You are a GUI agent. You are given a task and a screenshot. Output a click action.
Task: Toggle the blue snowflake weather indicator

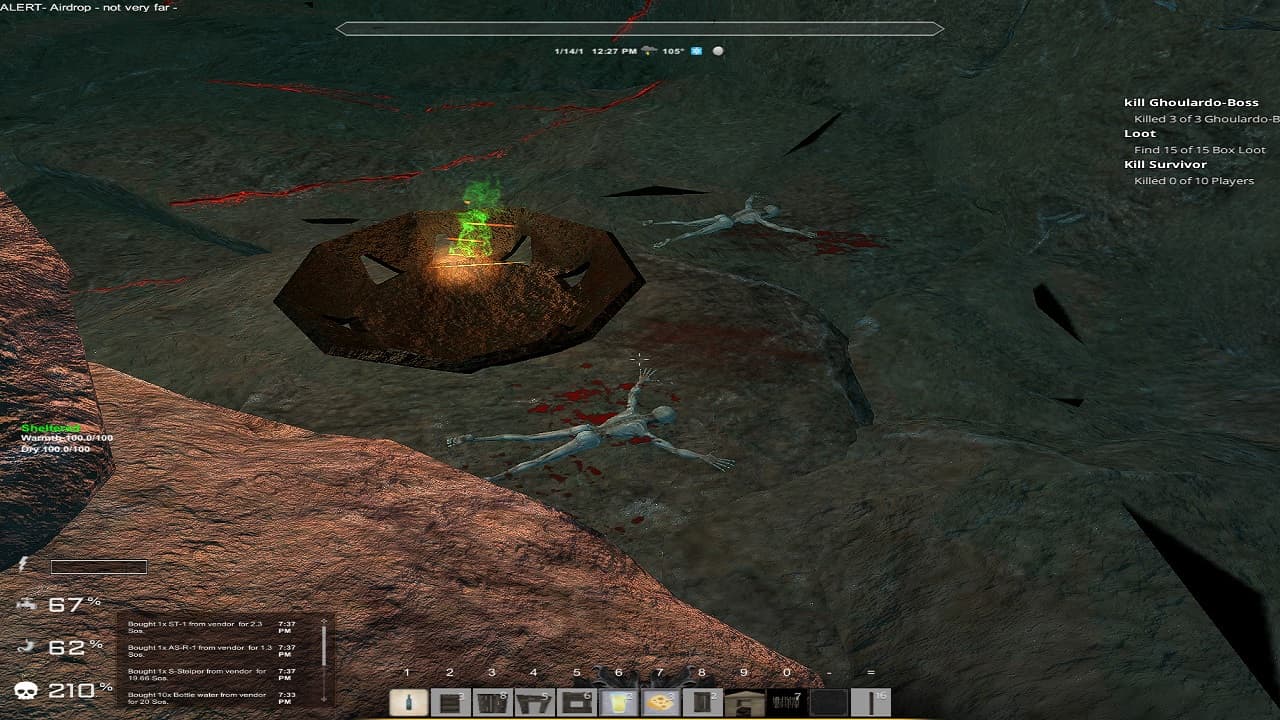coord(697,49)
